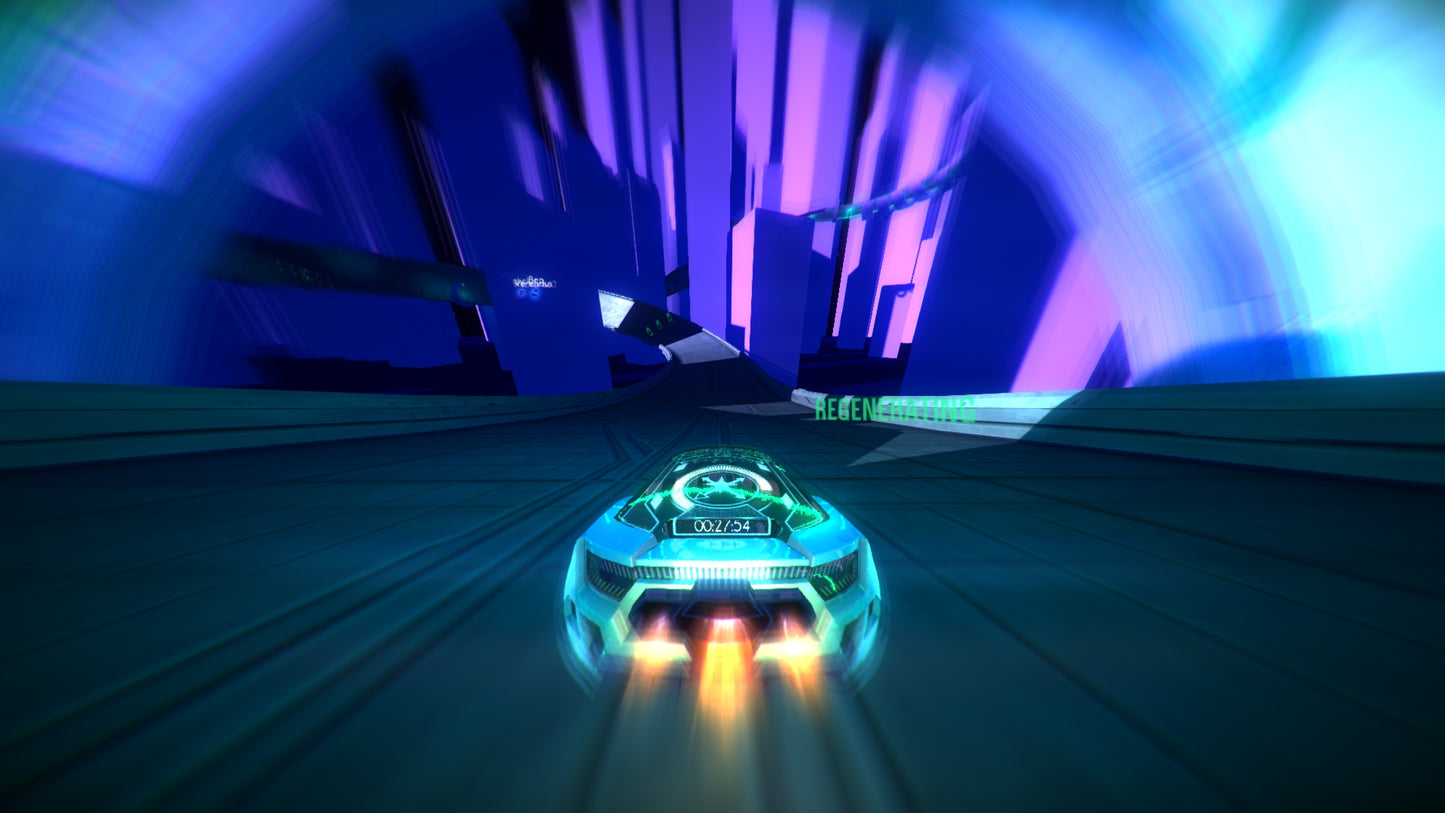1445x813 pixels.
Task: Toggle the left diamond light on the canopy
Action: pyautogui.click(x=682, y=466)
